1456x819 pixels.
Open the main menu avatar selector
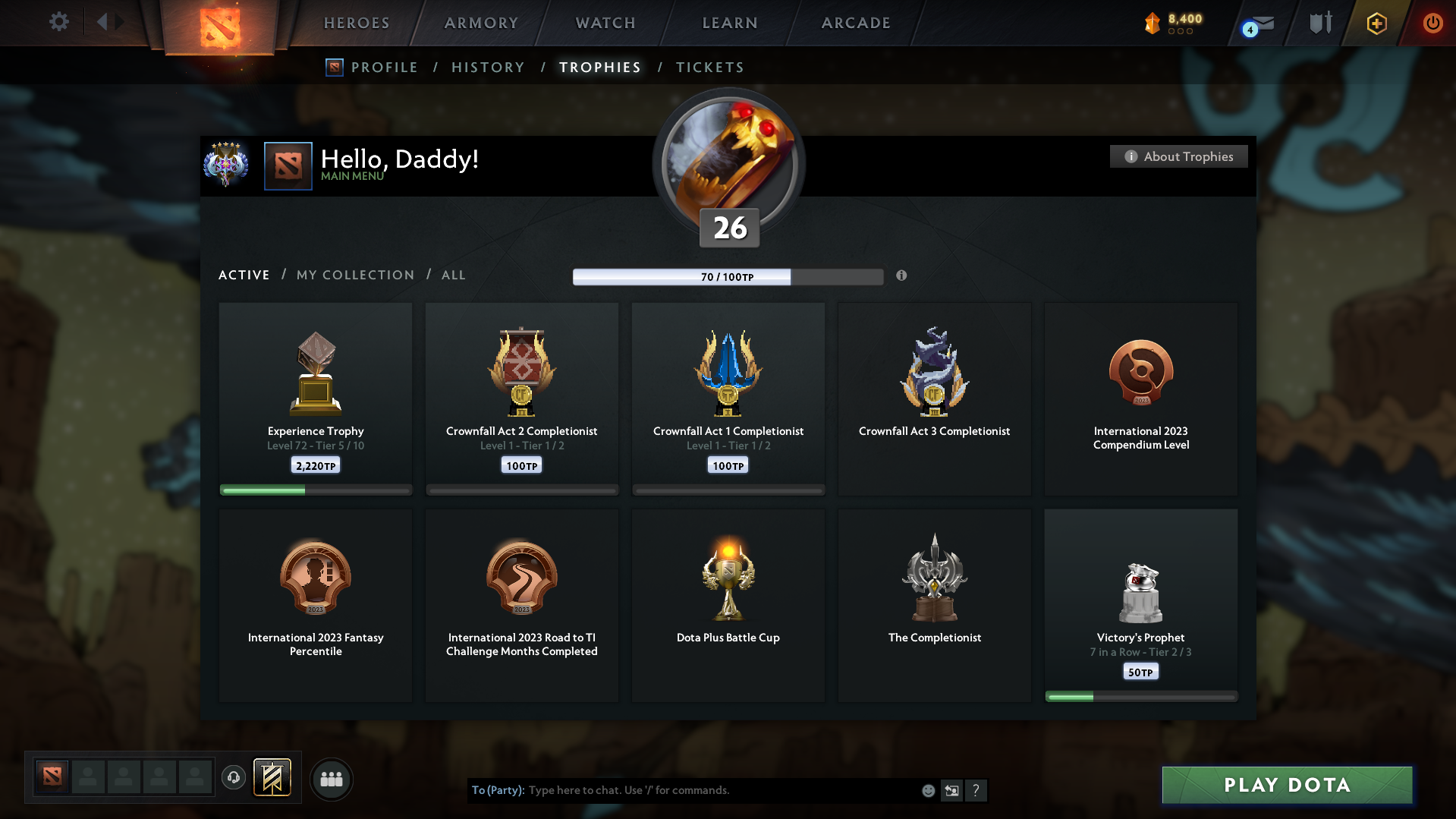pos(288,165)
